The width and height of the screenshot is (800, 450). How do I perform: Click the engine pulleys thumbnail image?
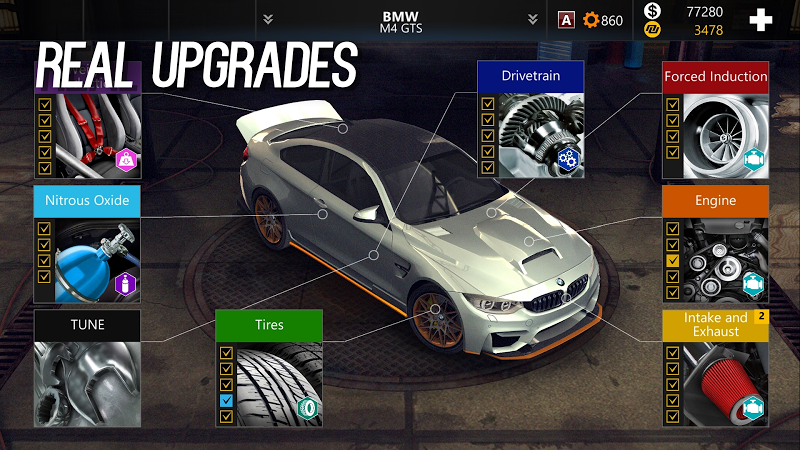click(724, 259)
